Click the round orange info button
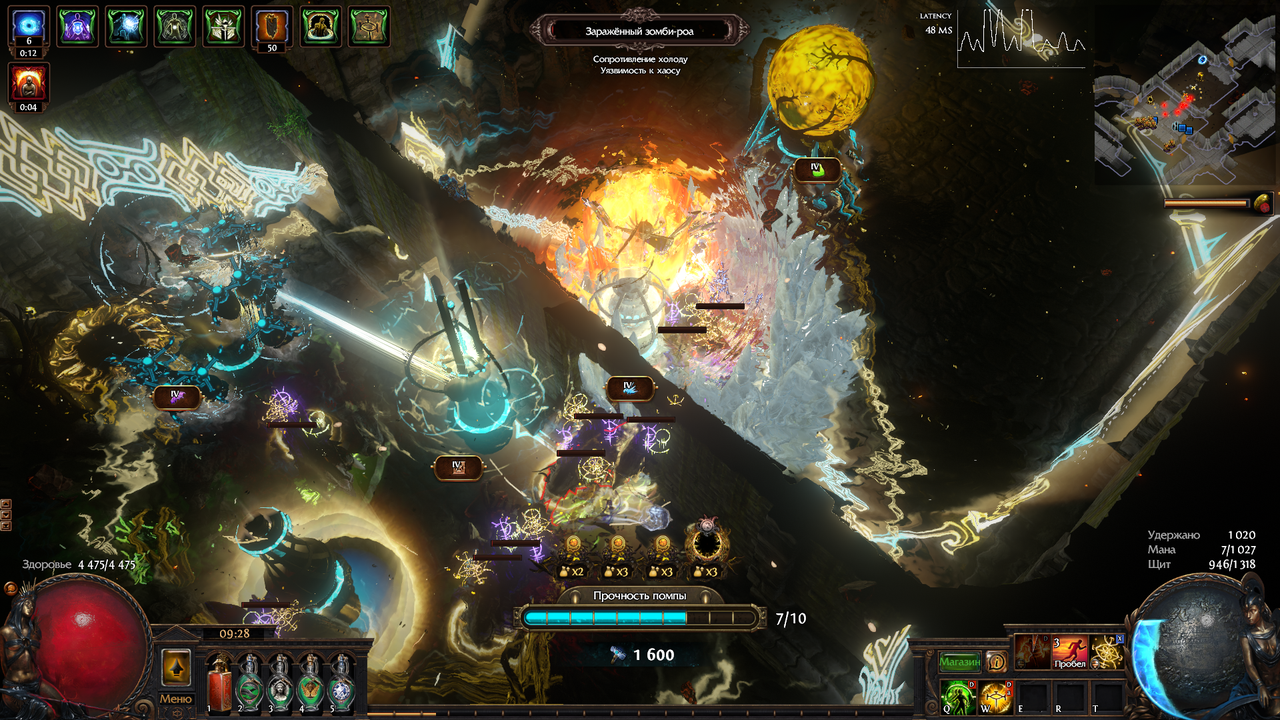 (996, 662)
